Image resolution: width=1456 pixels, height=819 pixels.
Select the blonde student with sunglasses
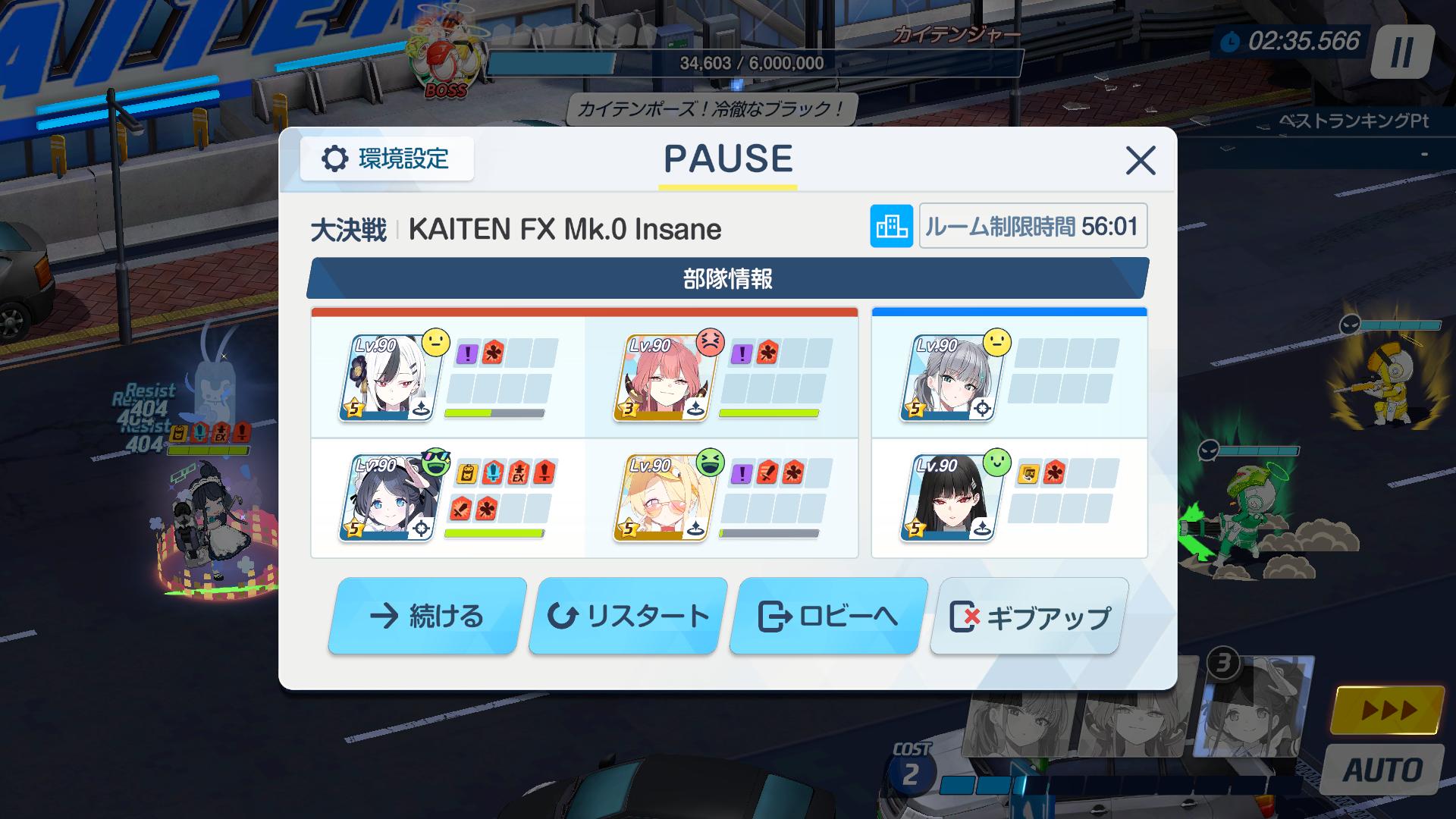coord(661,497)
